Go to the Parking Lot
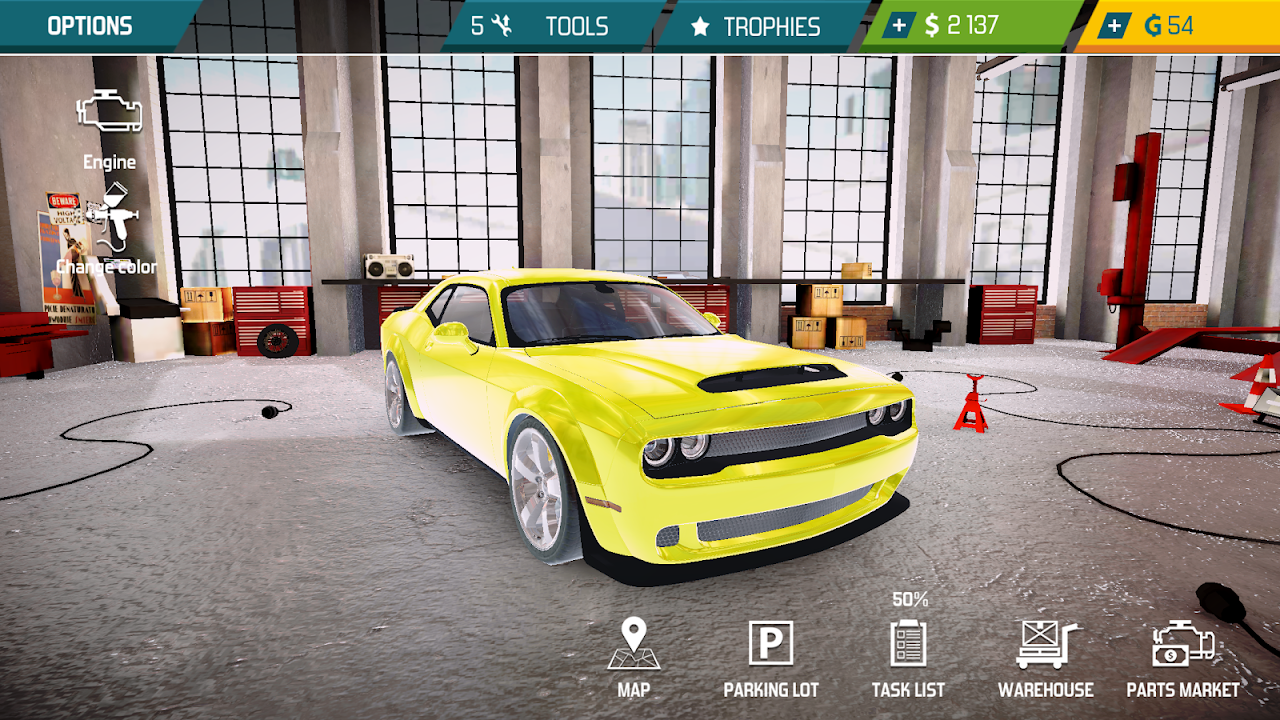 coord(771,656)
